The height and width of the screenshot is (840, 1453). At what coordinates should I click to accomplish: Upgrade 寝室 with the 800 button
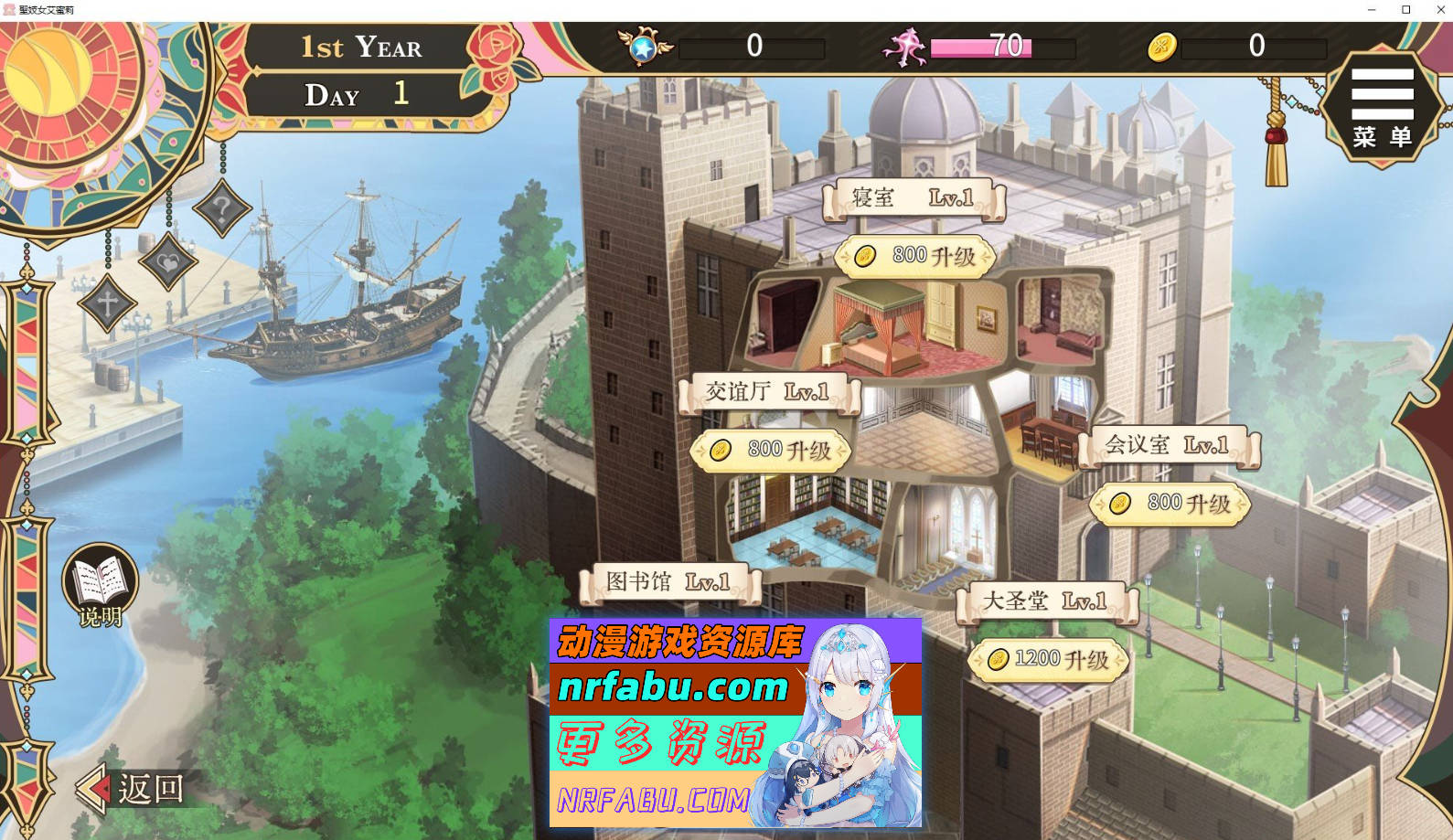(914, 257)
